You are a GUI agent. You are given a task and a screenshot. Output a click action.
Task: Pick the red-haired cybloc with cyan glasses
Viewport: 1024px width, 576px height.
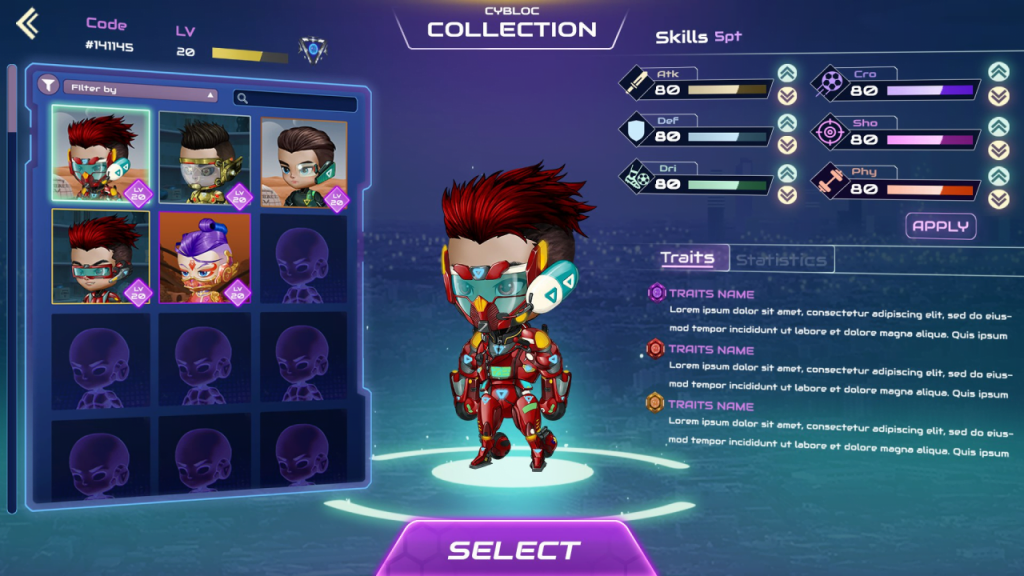click(x=100, y=257)
